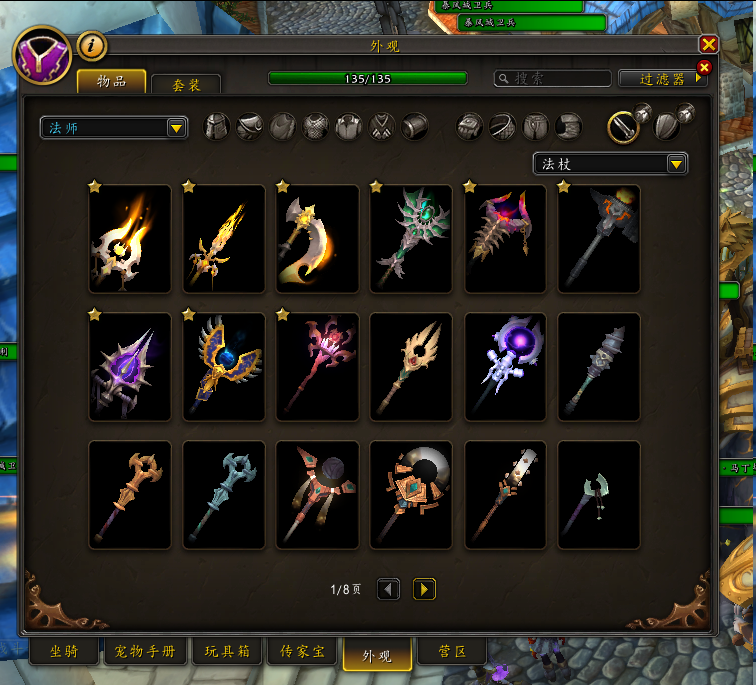Switch to the 宠物手册 pet journal tab
756x685 pixels.
tap(145, 652)
